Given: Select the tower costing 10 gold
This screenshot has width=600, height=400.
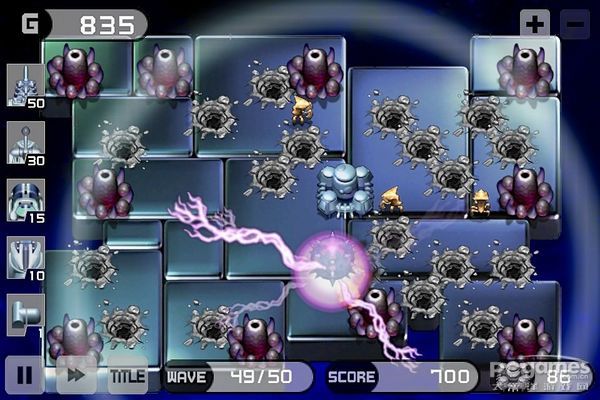Looking at the screenshot, I should pos(25,257).
